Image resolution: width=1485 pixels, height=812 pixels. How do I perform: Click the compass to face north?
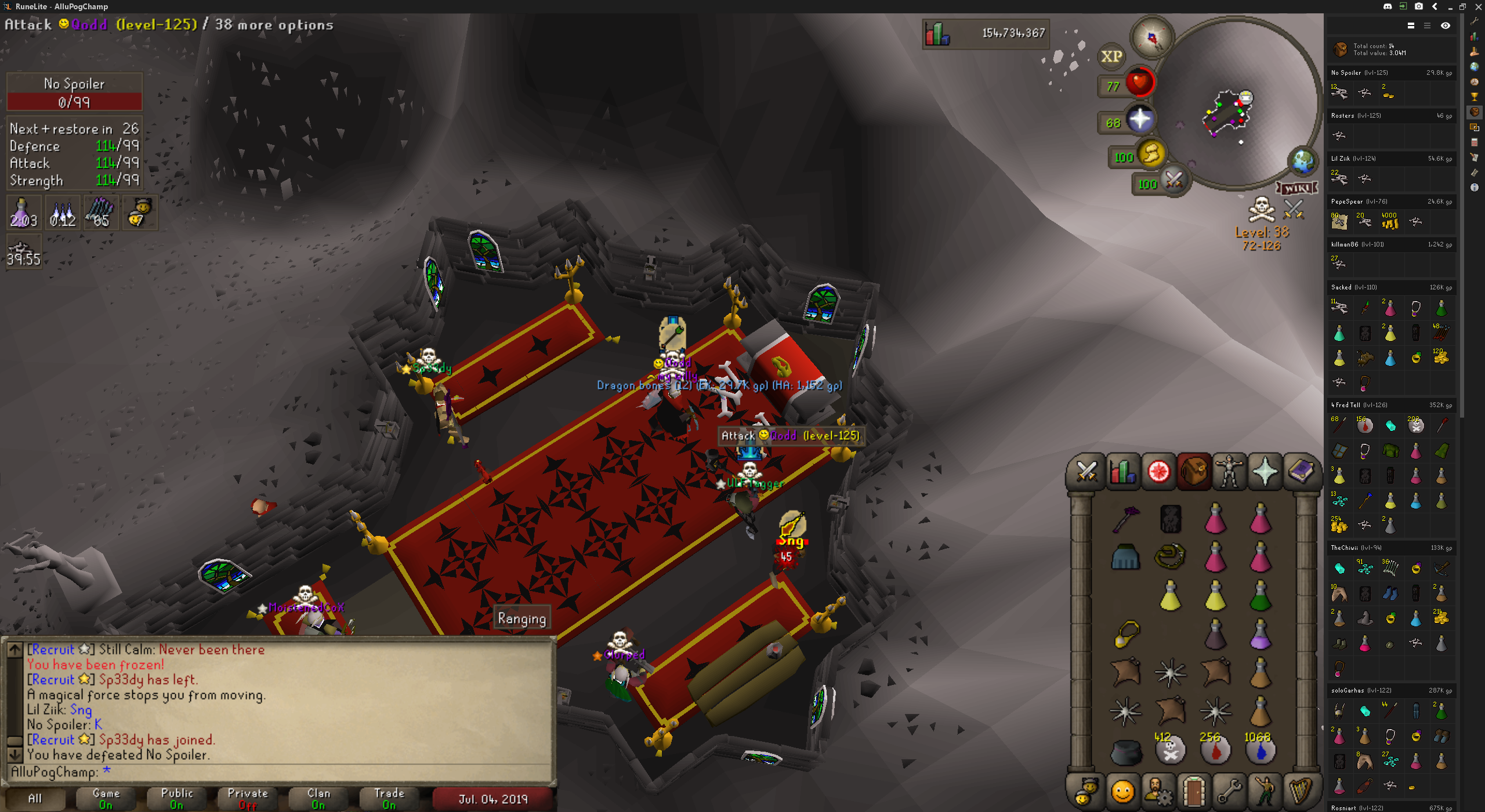[x=1152, y=38]
